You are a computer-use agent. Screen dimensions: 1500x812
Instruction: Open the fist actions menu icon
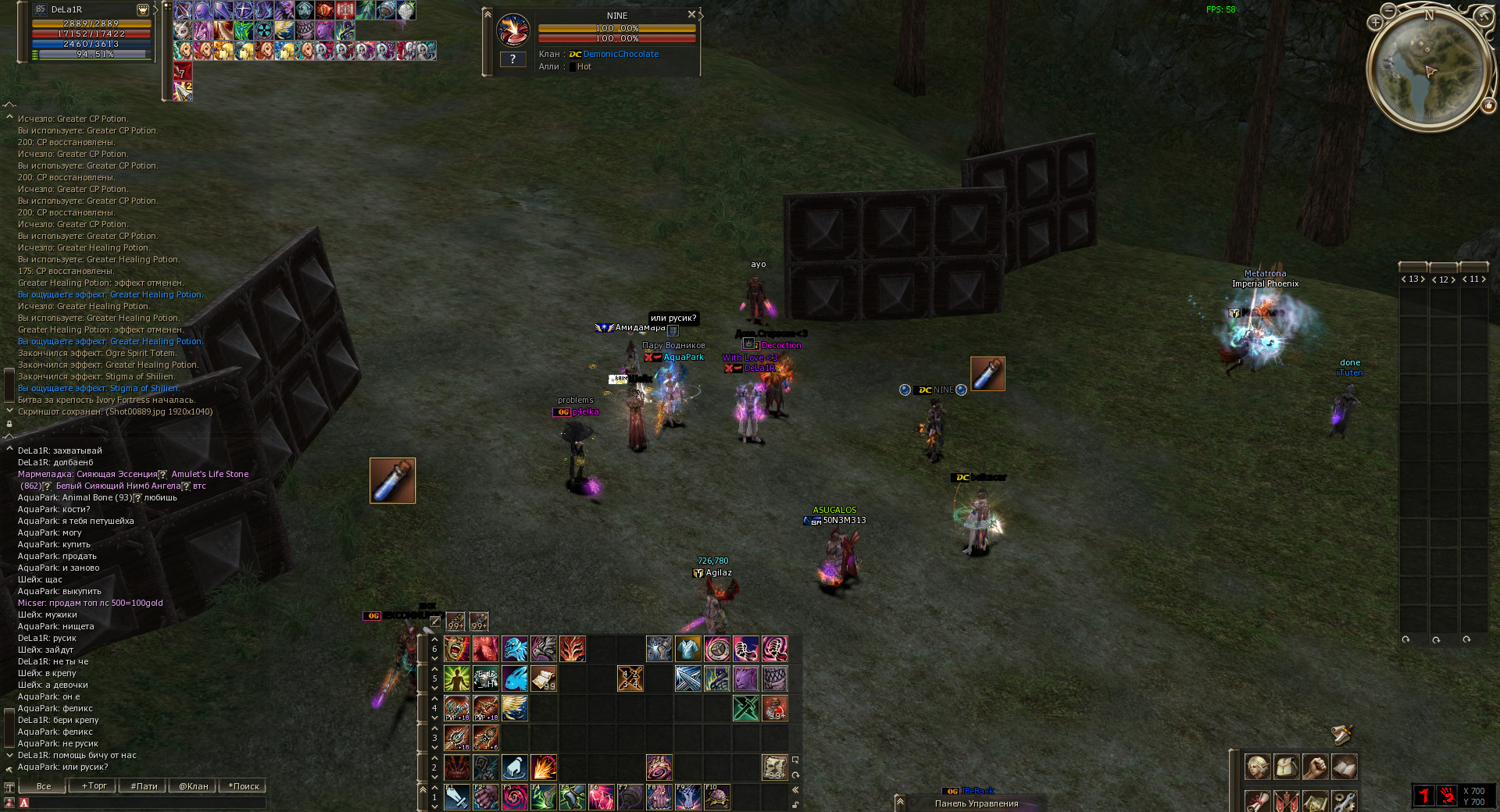pyautogui.click(x=1315, y=767)
